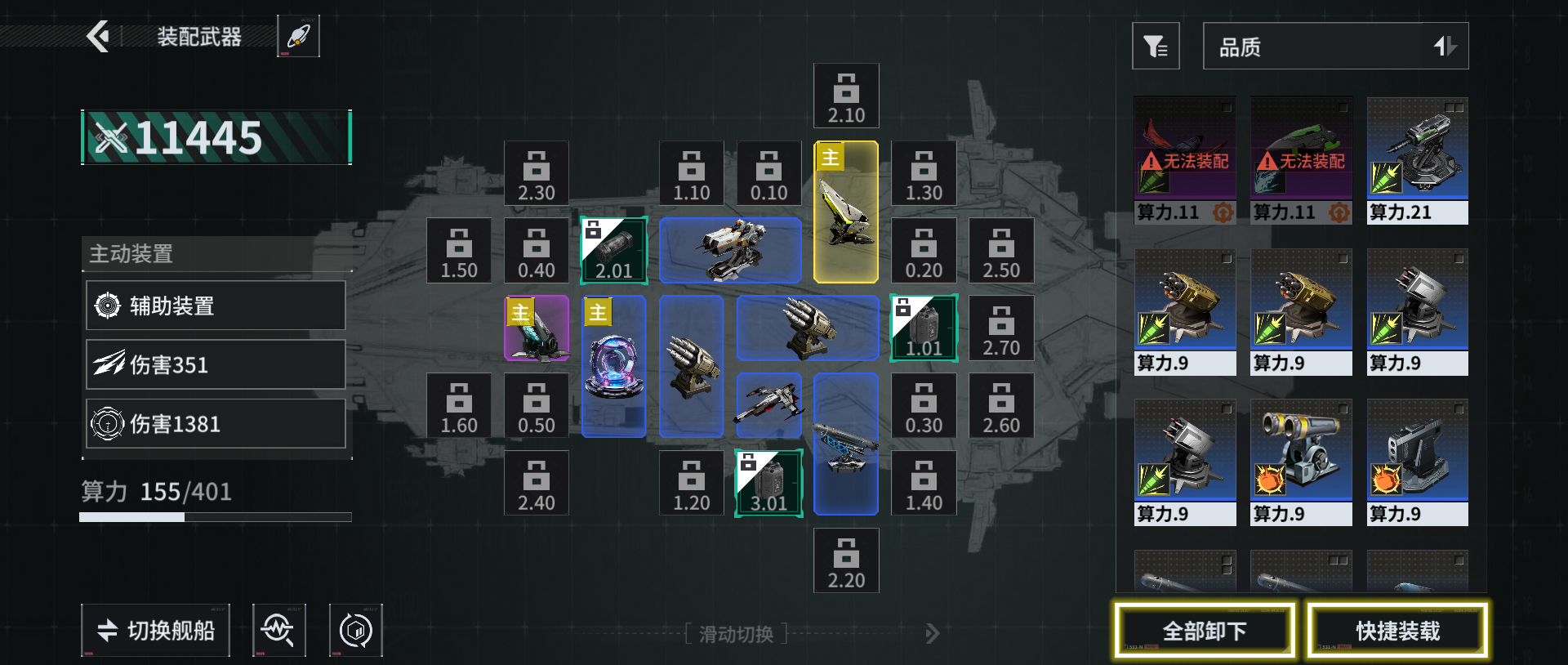
Task: Open the waveform magnifier analysis button
Action: pyautogui.click(x=278, y=630)
